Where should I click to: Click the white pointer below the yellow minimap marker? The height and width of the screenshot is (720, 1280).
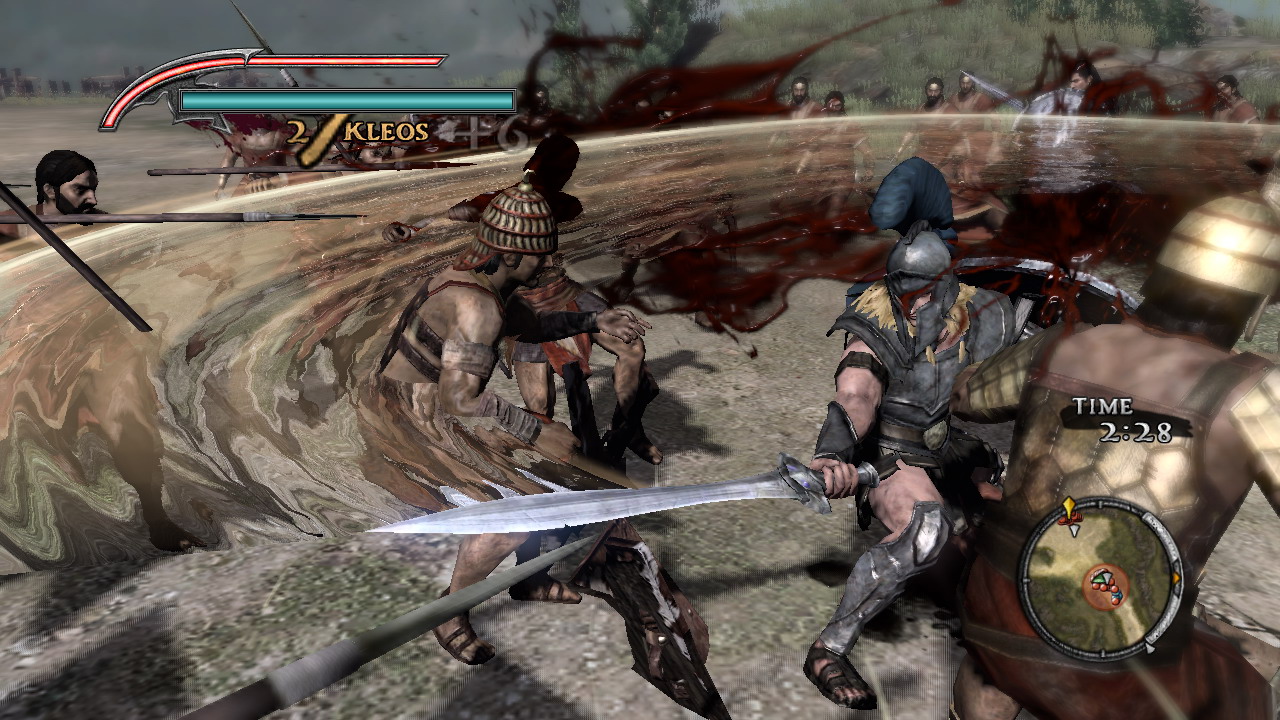[x=1074, y=530]
